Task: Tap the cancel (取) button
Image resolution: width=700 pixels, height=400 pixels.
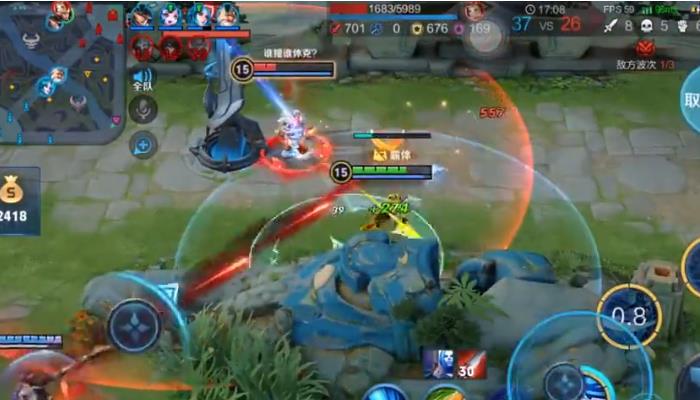Action: (690, 100)
